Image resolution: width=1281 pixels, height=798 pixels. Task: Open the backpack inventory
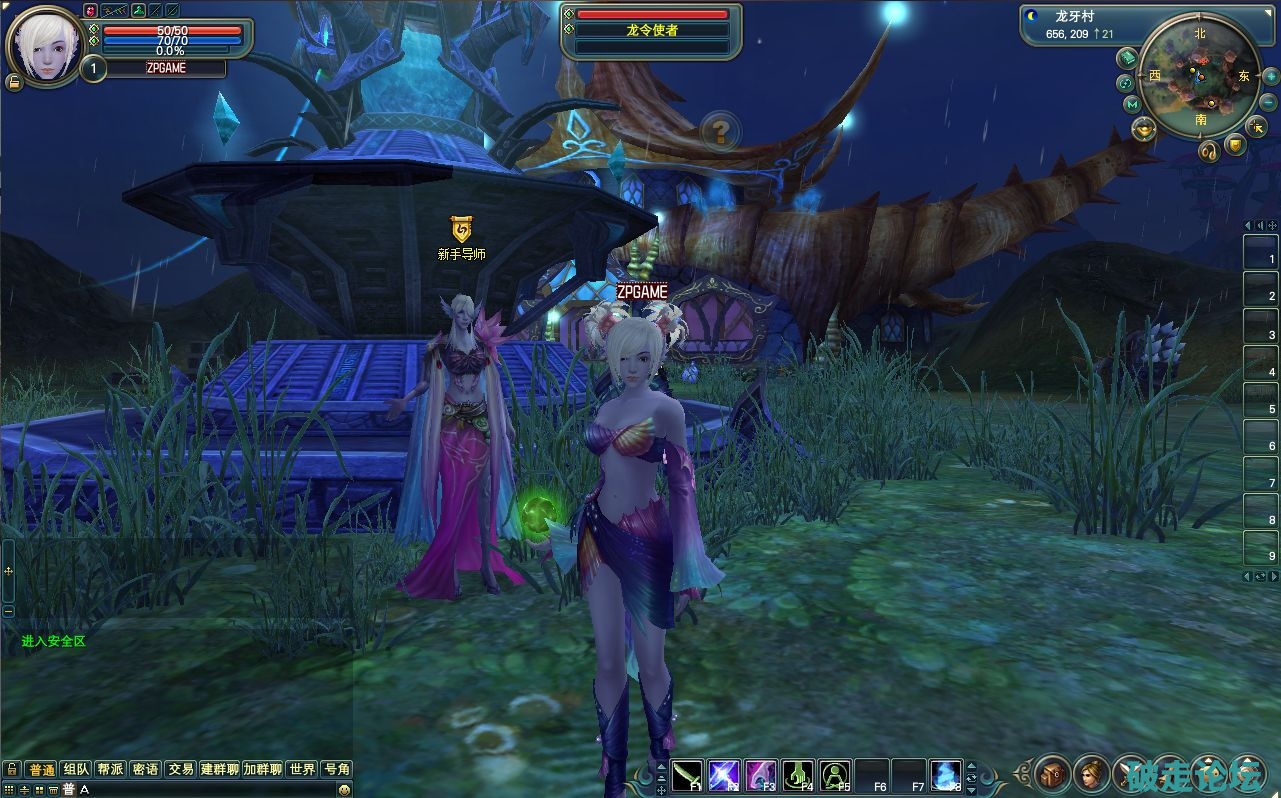coord(1053,773)
